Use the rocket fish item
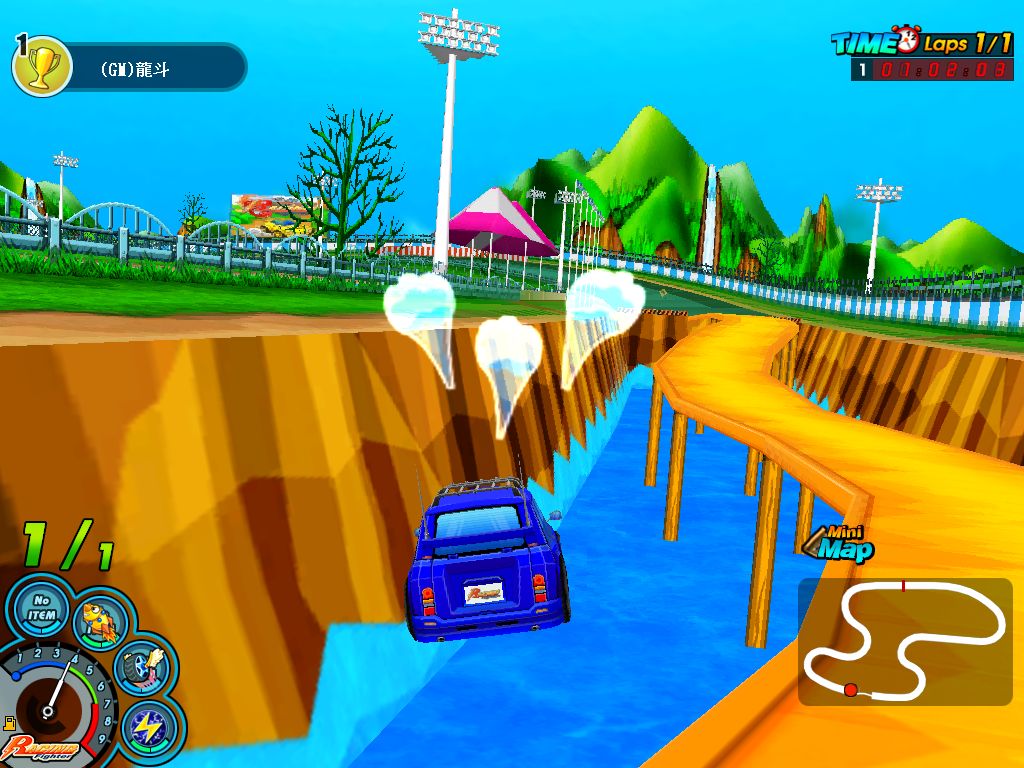The height and width of the screenshot is (768, 1024). coord(100,620)
